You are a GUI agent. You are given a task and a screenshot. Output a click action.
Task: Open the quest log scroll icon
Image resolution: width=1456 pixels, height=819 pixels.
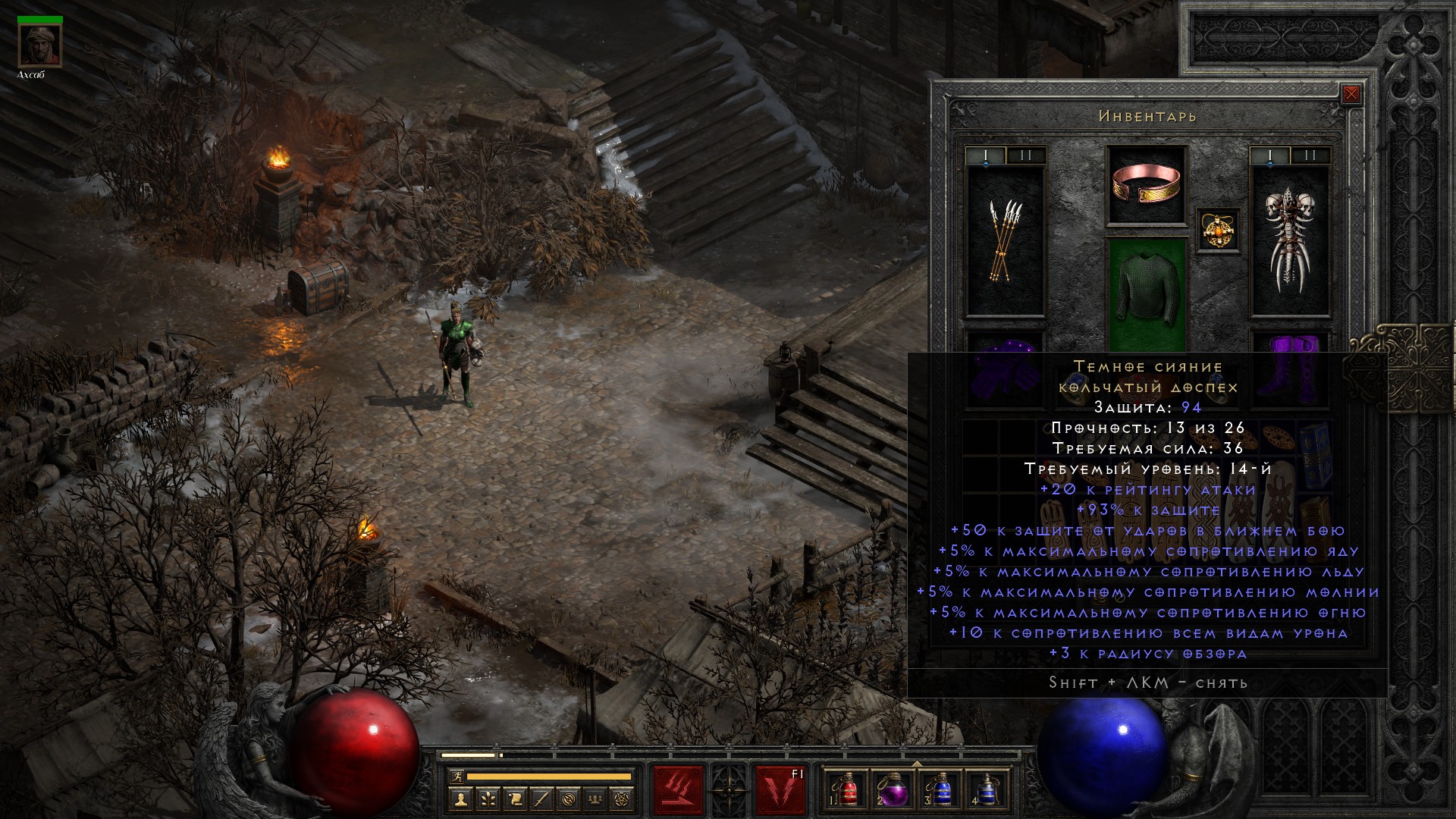click(514, 799)
